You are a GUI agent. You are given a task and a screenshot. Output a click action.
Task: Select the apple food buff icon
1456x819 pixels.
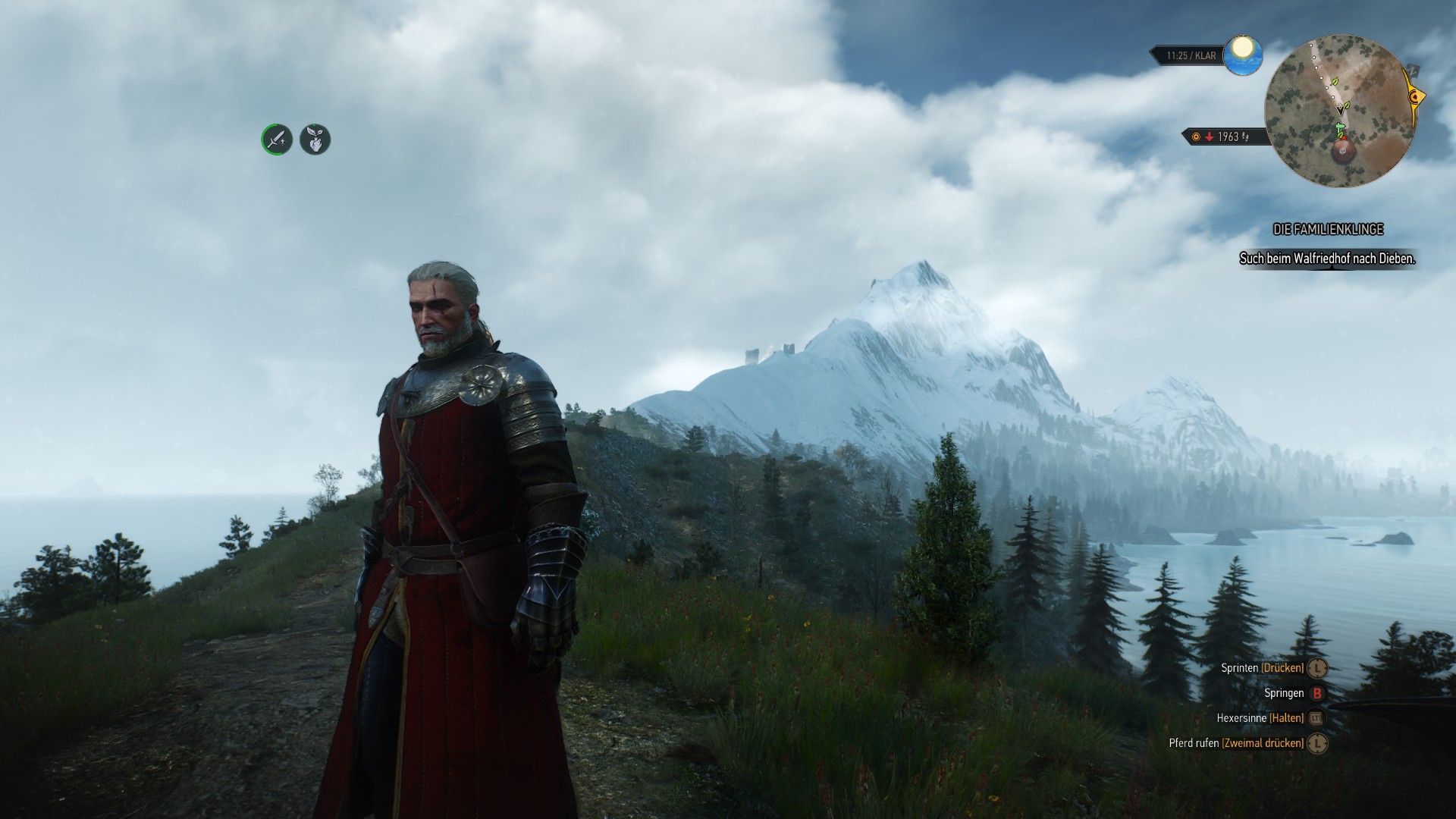tap(315, 140)
